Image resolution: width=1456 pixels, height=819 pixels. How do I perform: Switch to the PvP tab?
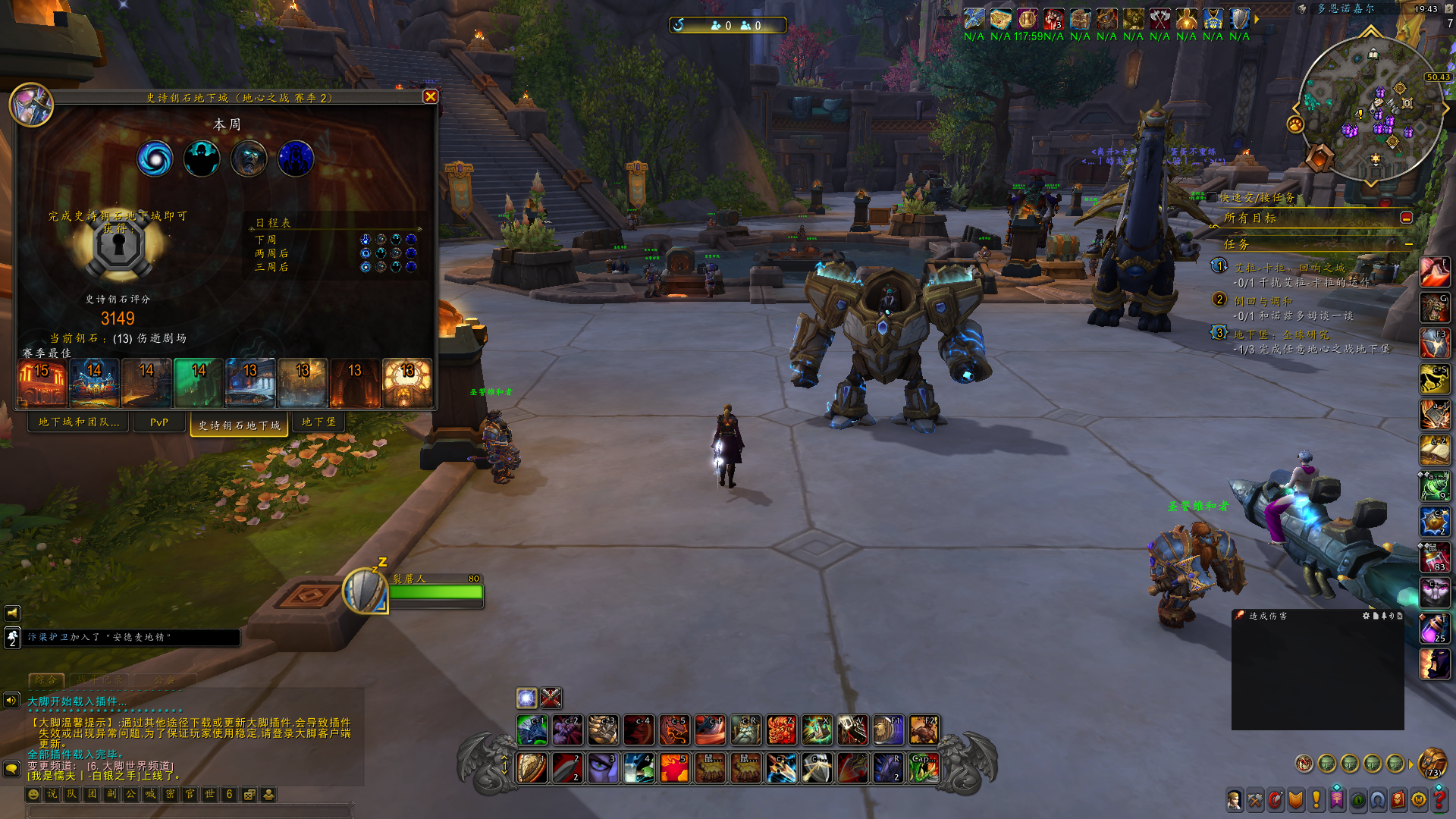tap(159, 422)
